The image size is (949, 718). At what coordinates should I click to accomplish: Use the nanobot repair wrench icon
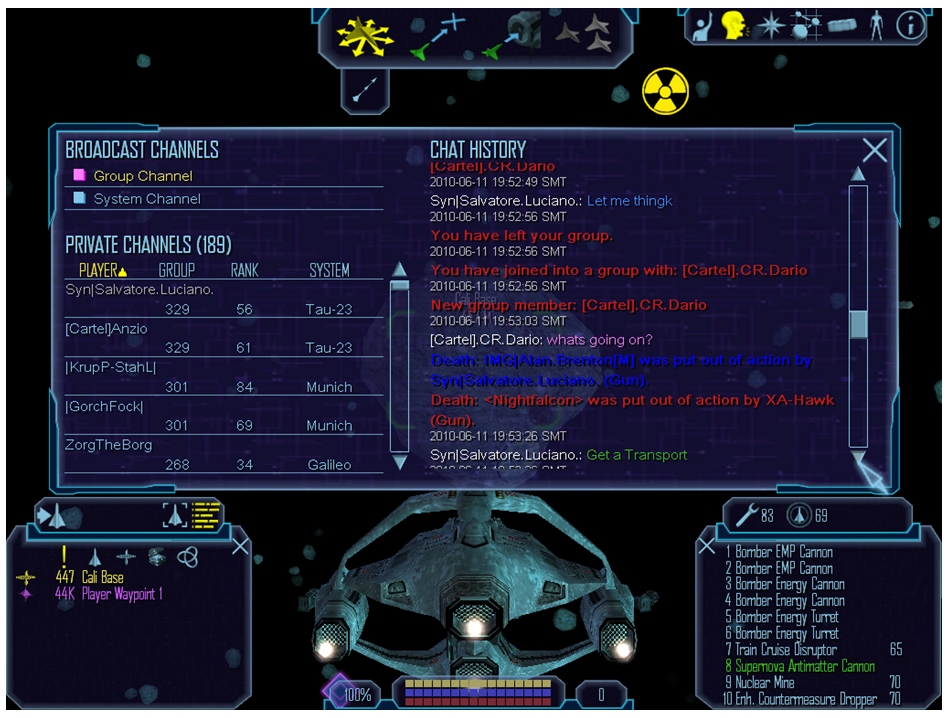pos(746,515)
